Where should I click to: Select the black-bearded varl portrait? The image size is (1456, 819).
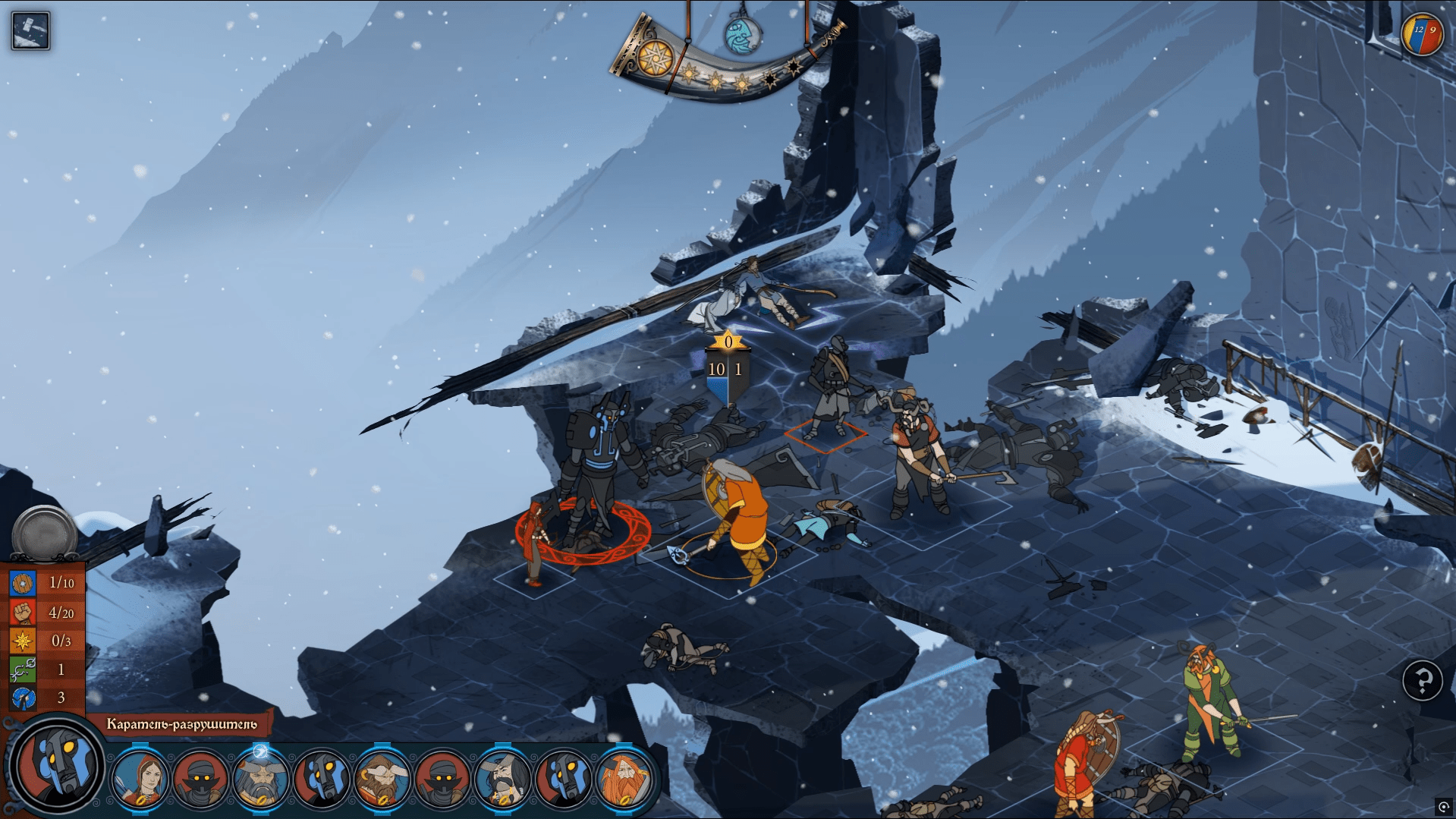pyautogui.click(x=502, y=778)
